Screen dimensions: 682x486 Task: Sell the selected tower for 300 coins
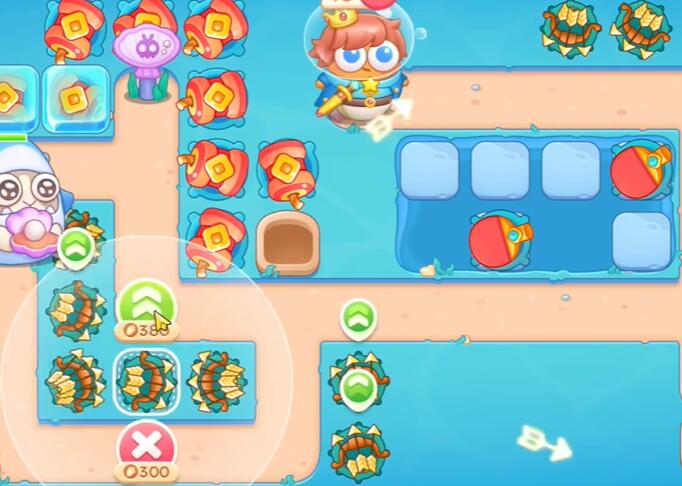[x=146, y=447]
